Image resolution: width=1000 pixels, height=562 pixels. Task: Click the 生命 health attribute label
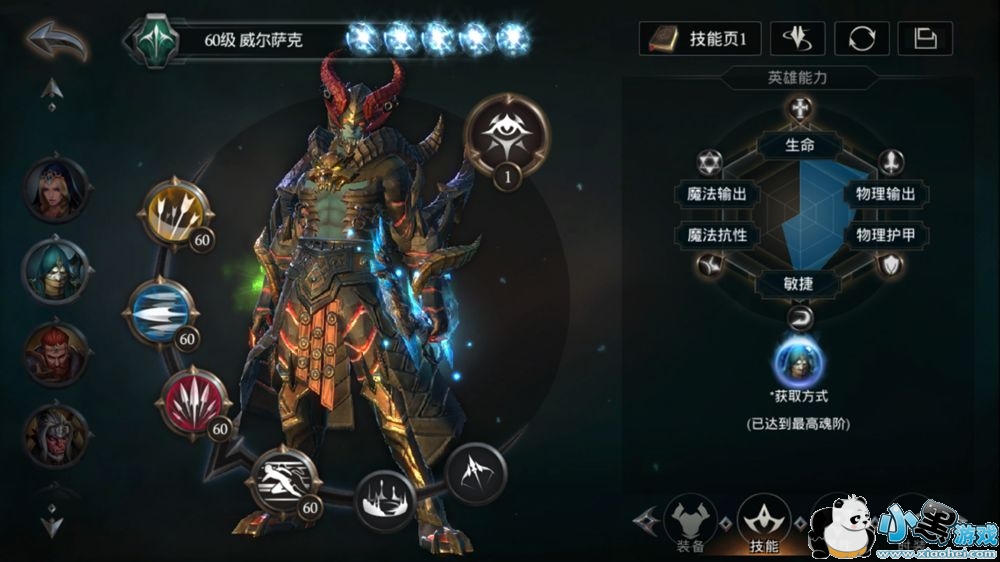799,145
